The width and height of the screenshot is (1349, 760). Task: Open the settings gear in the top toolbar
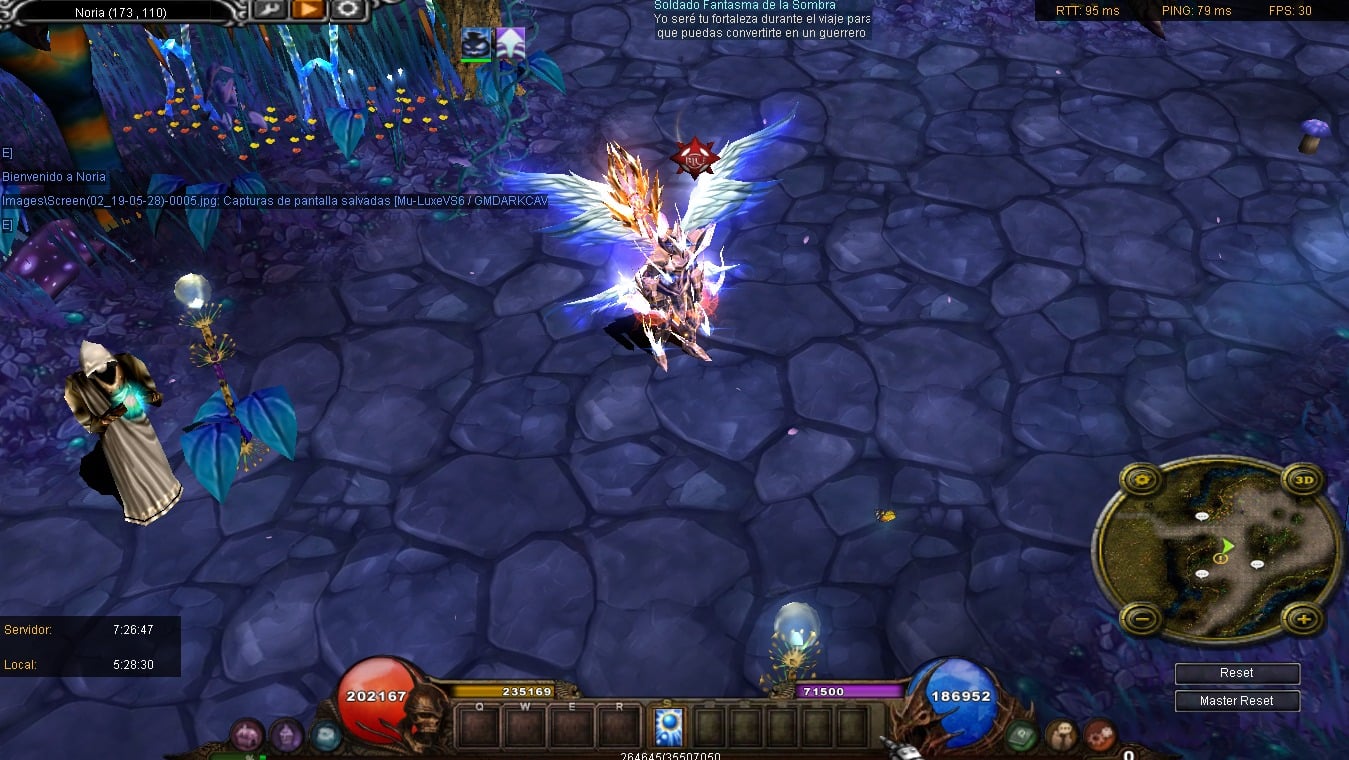pyautogui.click(x=345, y=9)
